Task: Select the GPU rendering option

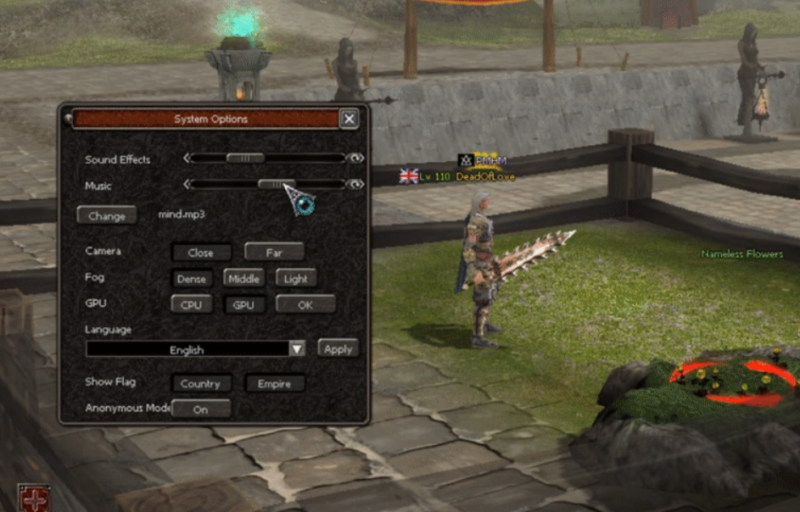Action: point(244,305)
